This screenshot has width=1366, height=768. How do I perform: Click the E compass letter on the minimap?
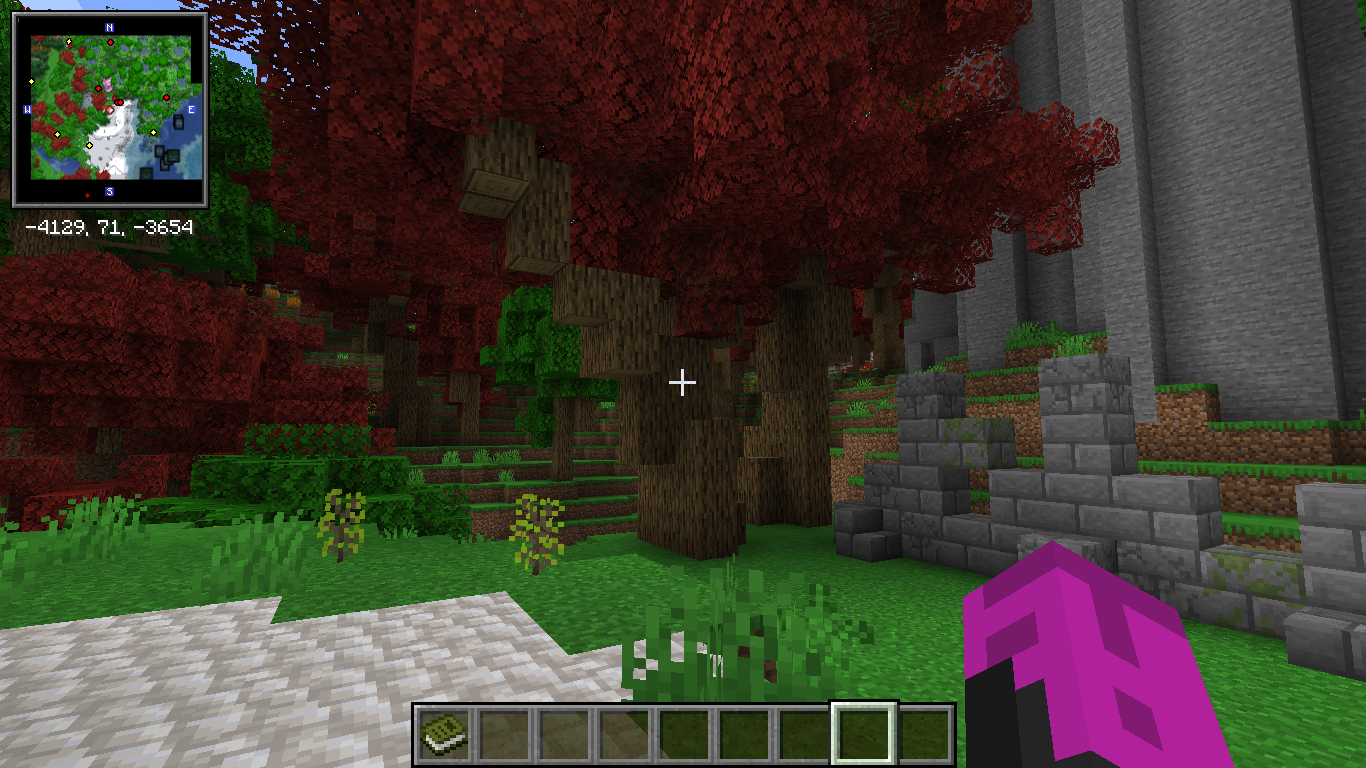(192, 109)
